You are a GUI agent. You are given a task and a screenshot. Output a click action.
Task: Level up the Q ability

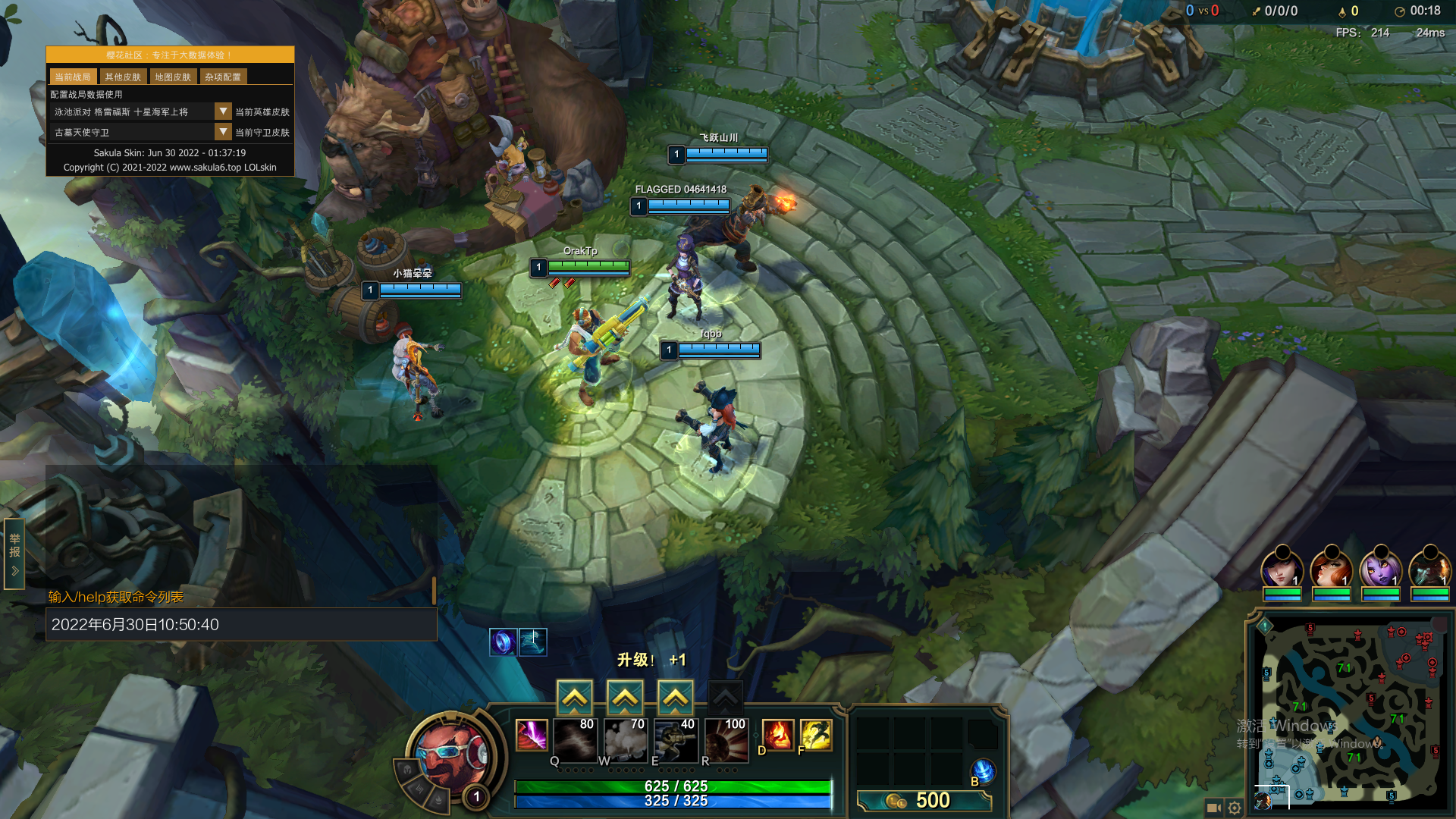[575, 697]
